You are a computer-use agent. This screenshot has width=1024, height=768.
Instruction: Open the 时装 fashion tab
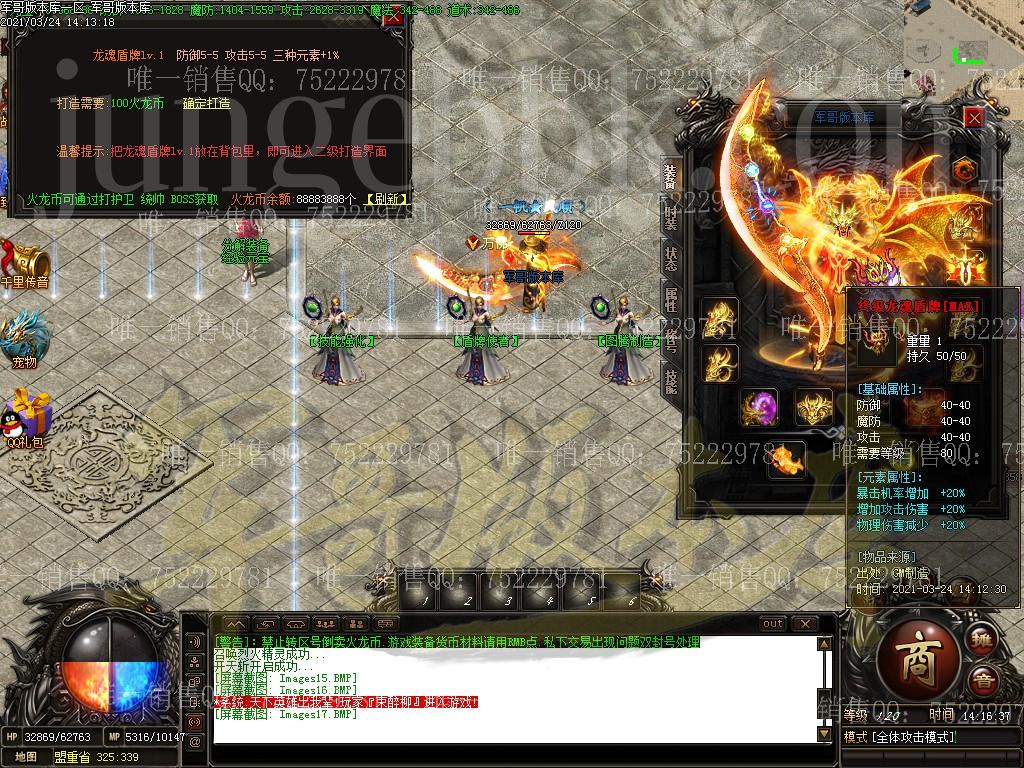[x=670, y=216]
